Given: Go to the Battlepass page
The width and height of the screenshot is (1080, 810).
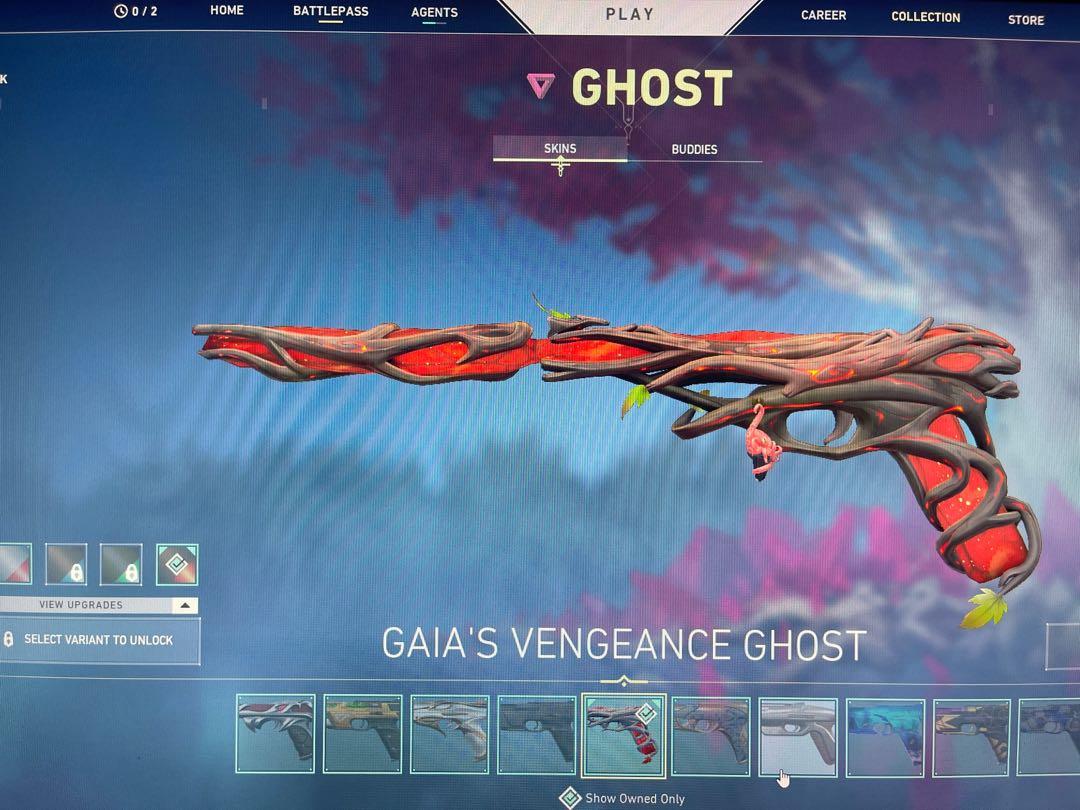Looking at the screenshot, I should (x=330, y=11).
